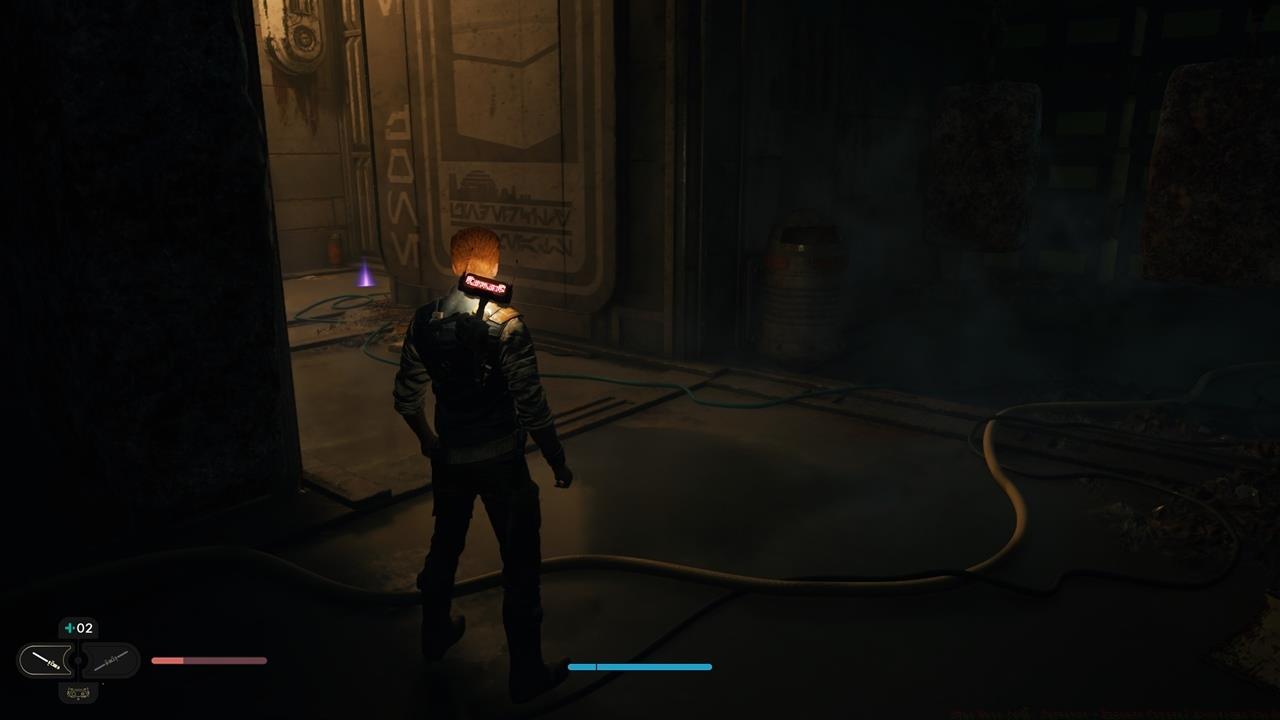This screenshot has height=720, width=1280.
Task: Click the blue Force meter at screen bottom
Action: pos(640,666)
